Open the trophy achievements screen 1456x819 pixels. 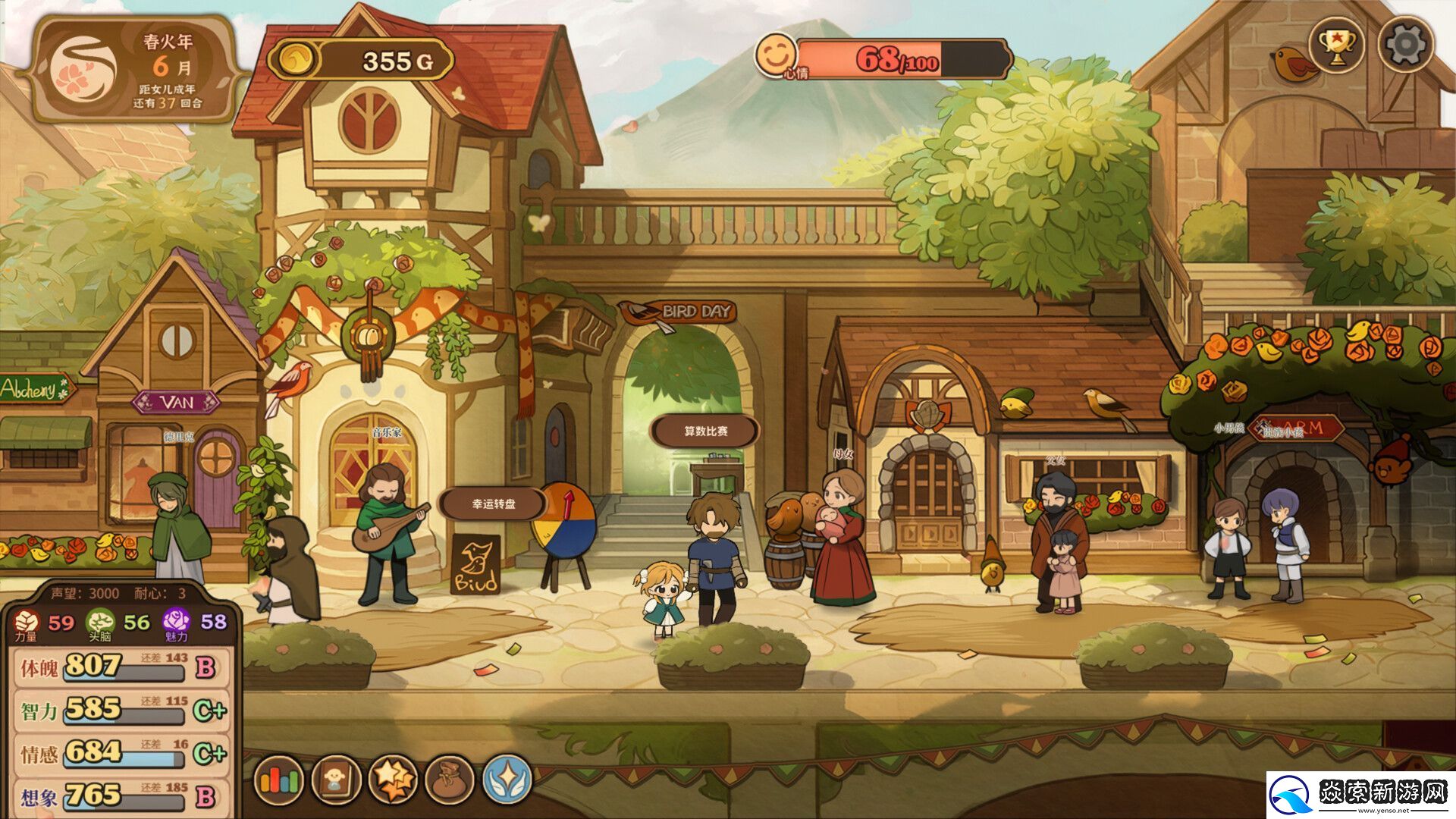click(1336, 45)
